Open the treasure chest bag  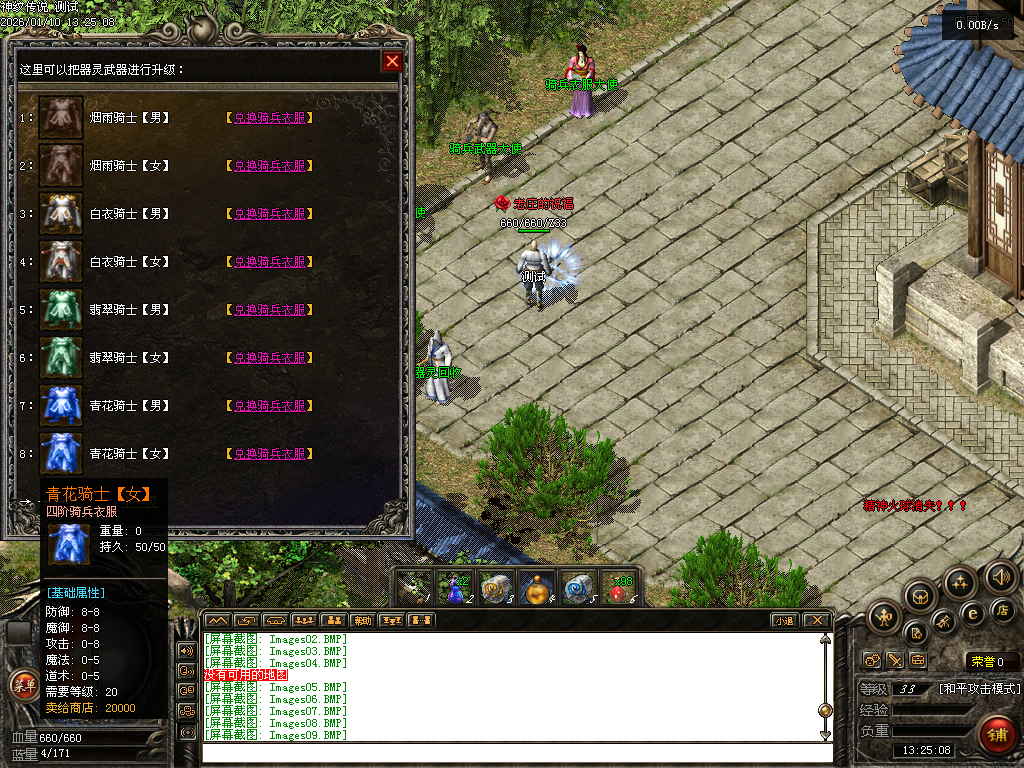point(920,597)
